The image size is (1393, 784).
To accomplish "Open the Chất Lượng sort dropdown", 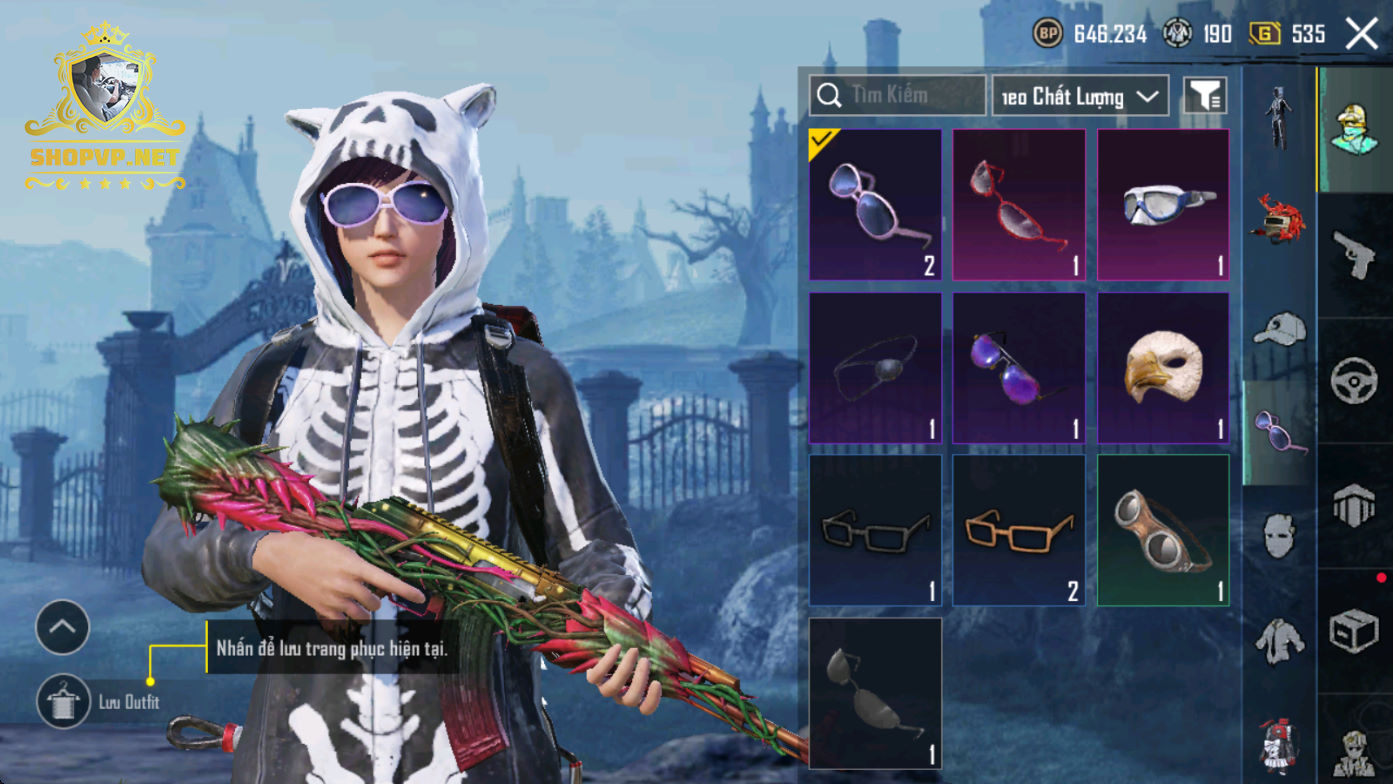I will click(x=1080, y=96).
